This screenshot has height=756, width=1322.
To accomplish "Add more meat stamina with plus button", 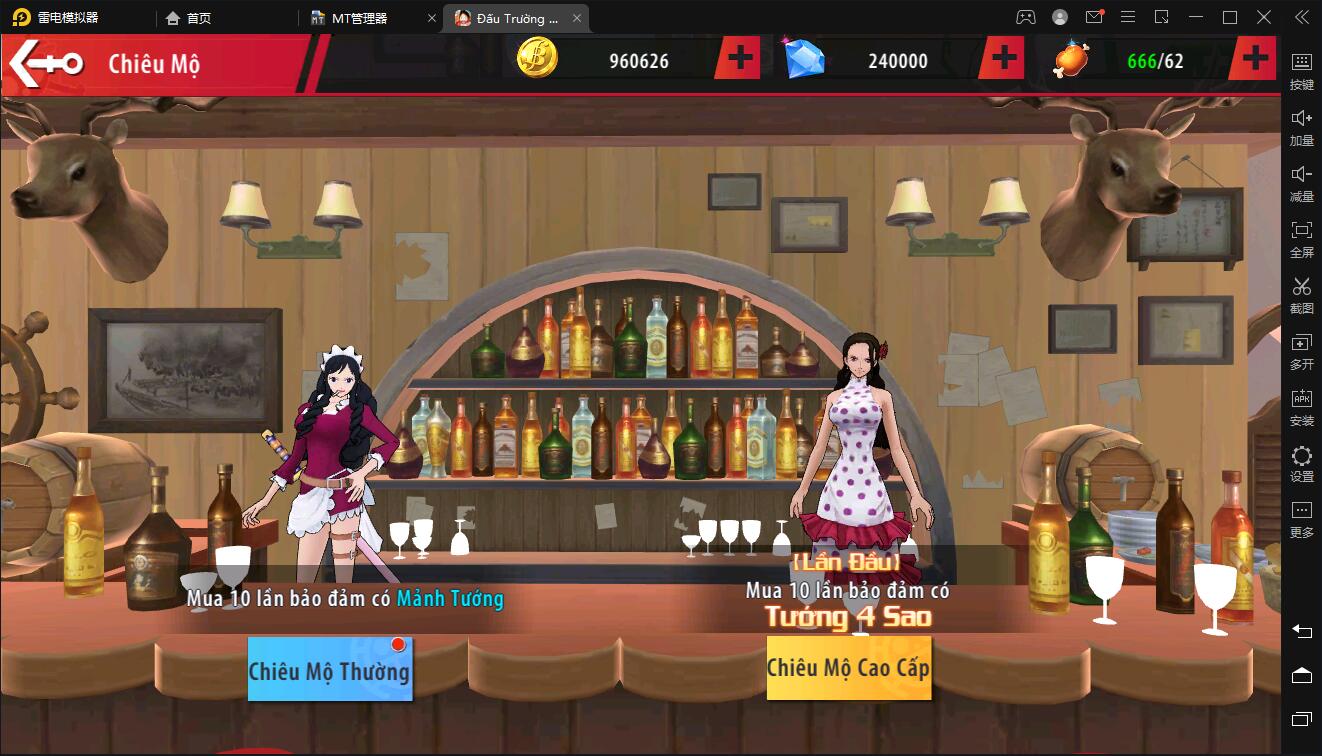I will tap(1256, 60).
